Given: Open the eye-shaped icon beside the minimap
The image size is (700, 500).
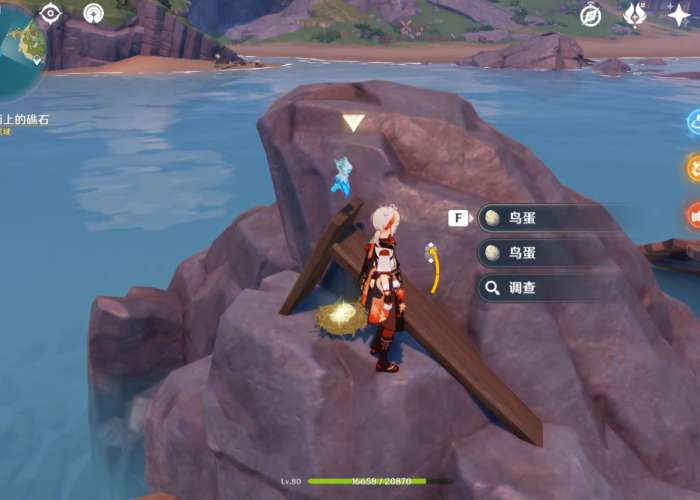Looking at the screenshot, I should 50,13.
